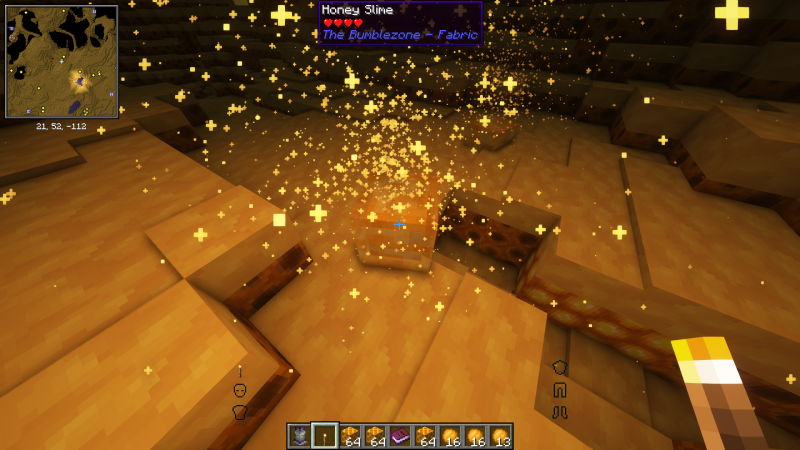The image size is (800, 450).
Task: Select the orange item stack of 13
Action: click(x=500, y=435)
